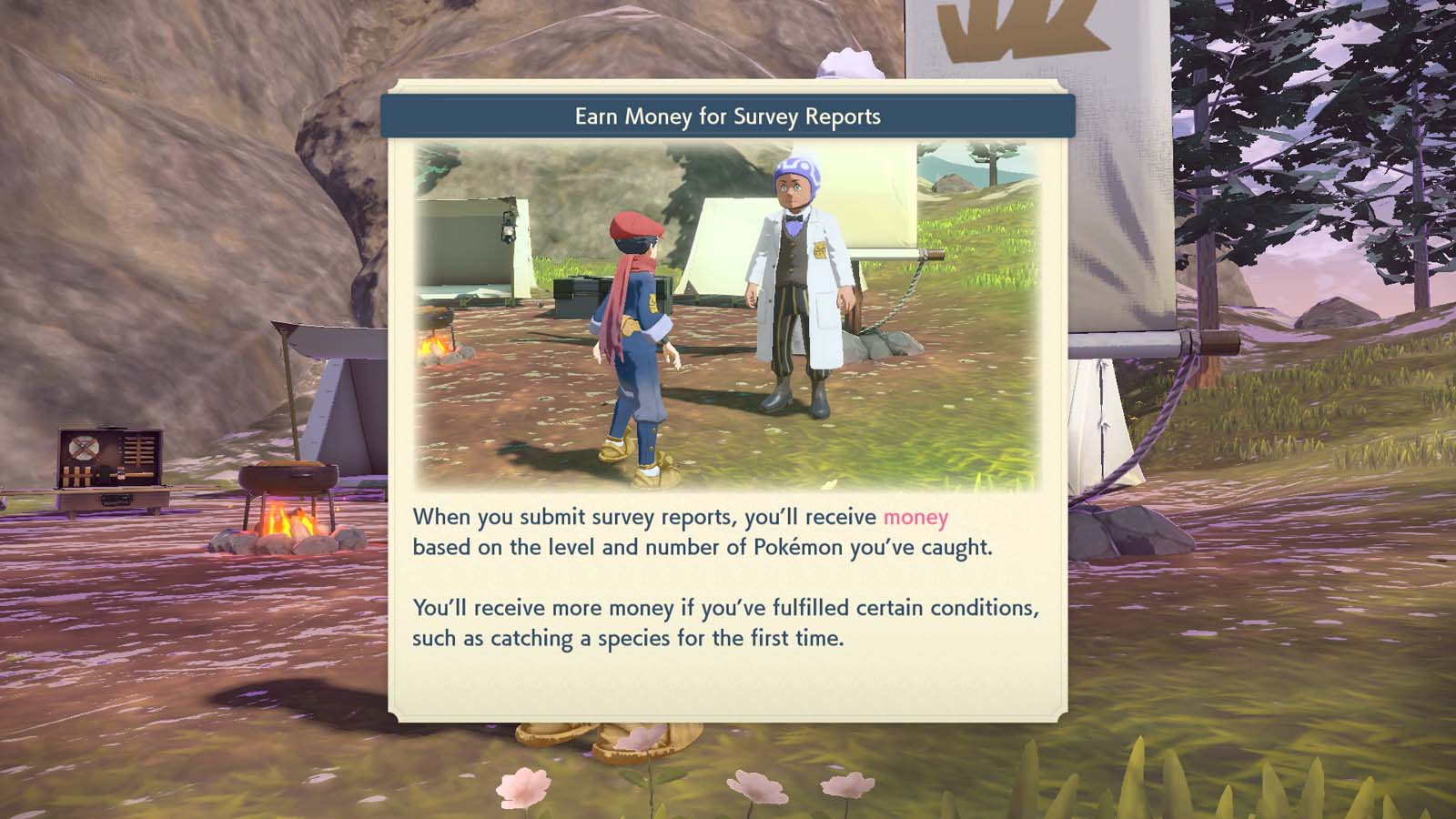Click the highlighted word money in pink
Viewport: 1456px width, 819px height.
click(x=915, y=517)
